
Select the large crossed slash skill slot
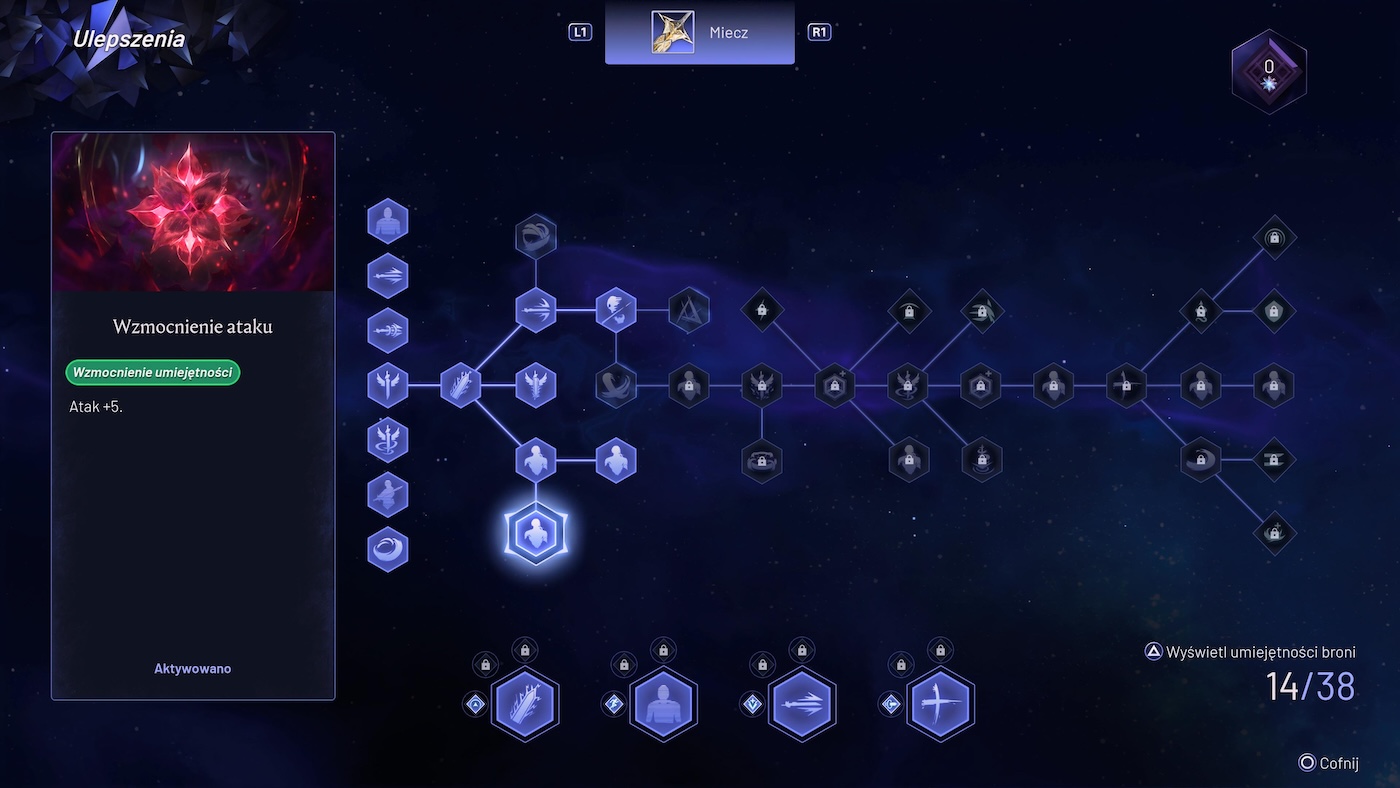(940, 704)
